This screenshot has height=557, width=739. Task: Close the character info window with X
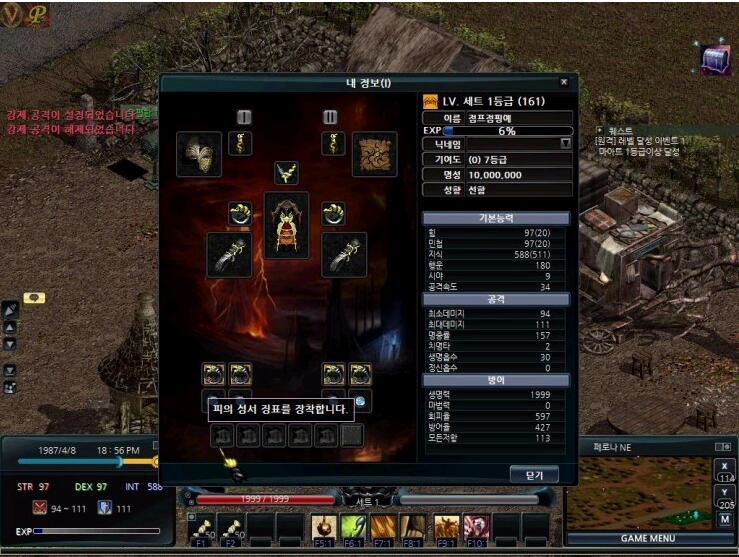[x=563, y=82]
